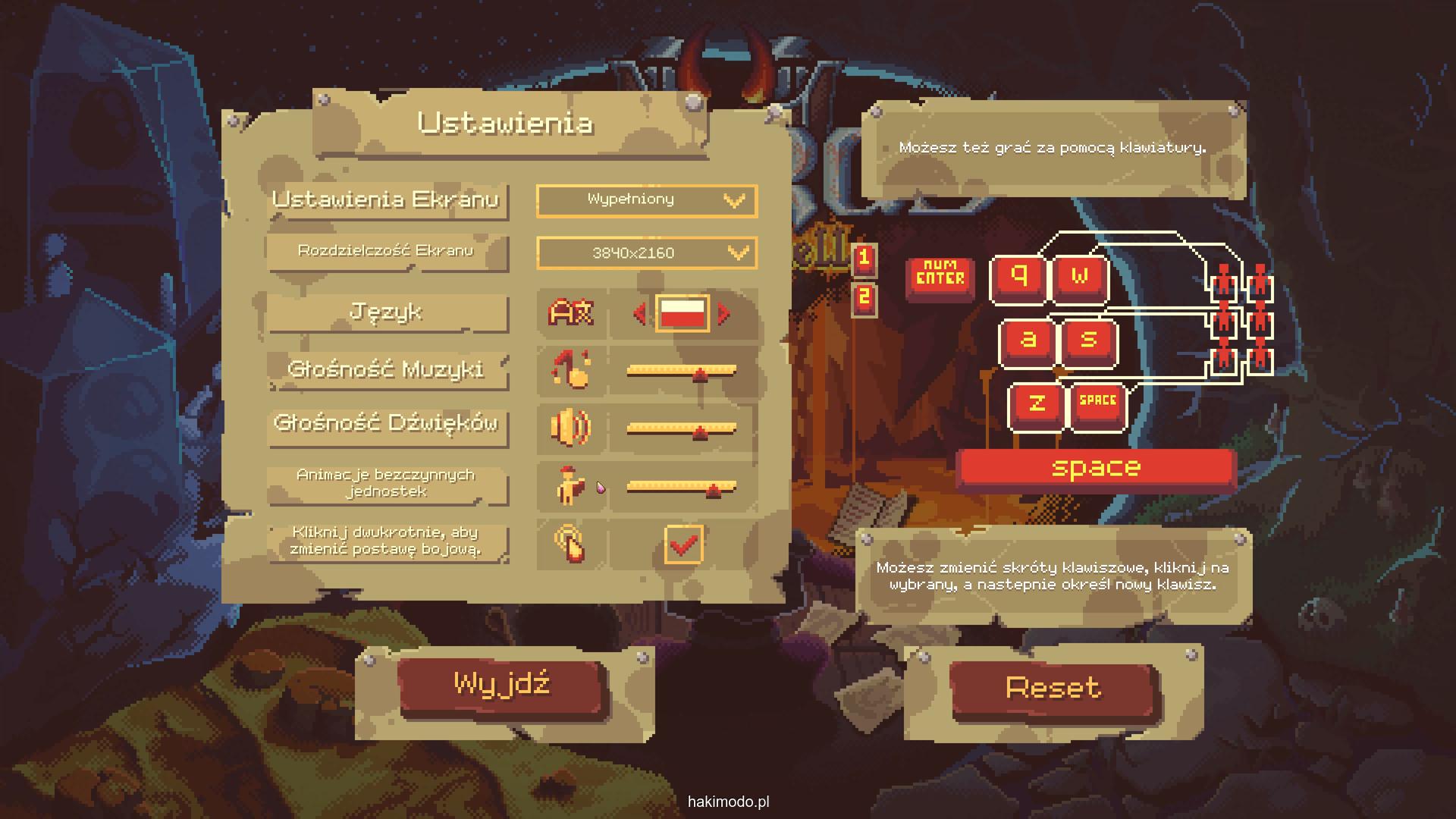This screenshot has height=819, width=1456.
Task: Select keybinding preset 2
Action: click(864, 298)
